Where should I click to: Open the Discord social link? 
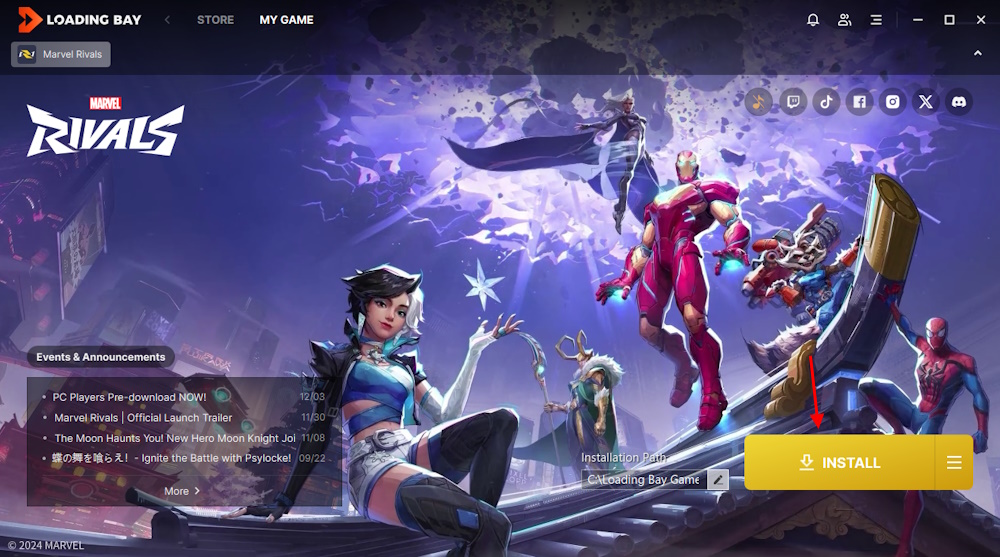959,101
